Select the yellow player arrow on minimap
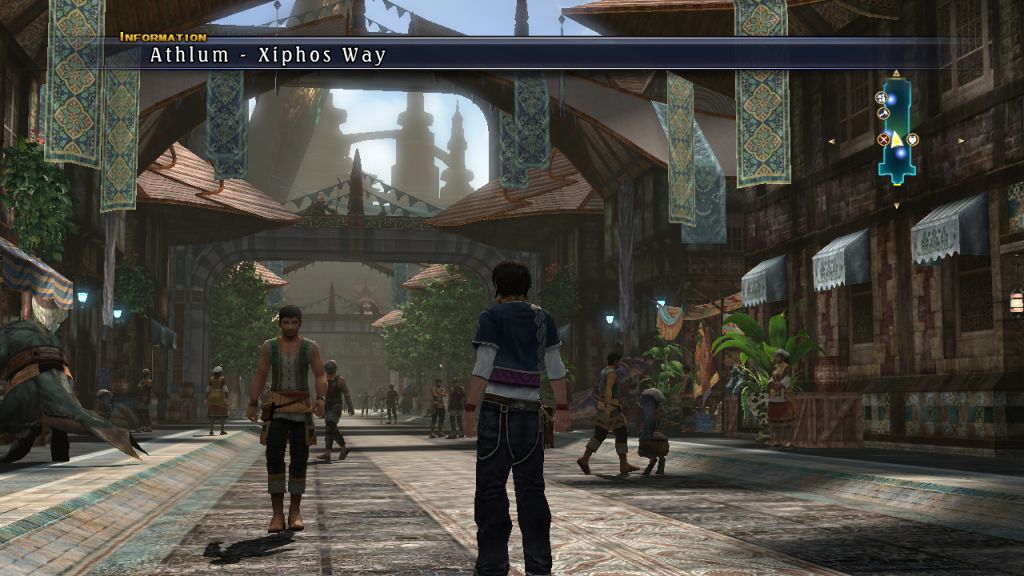 point(897,139)
